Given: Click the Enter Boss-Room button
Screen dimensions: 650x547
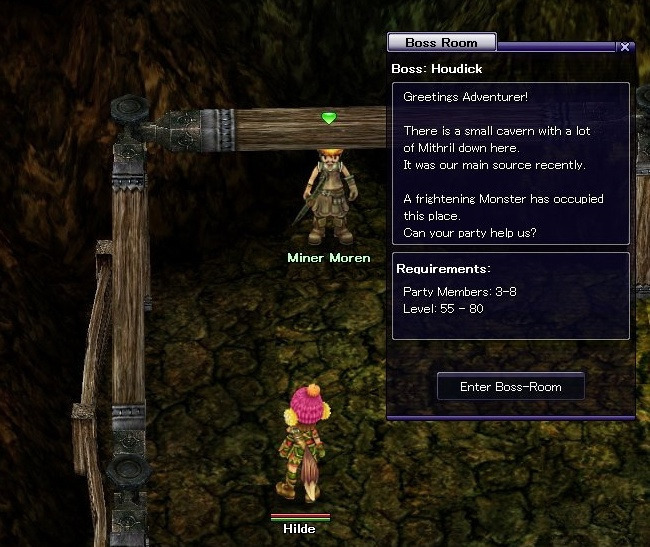Looking at the screenshot, I should point(510,387).
